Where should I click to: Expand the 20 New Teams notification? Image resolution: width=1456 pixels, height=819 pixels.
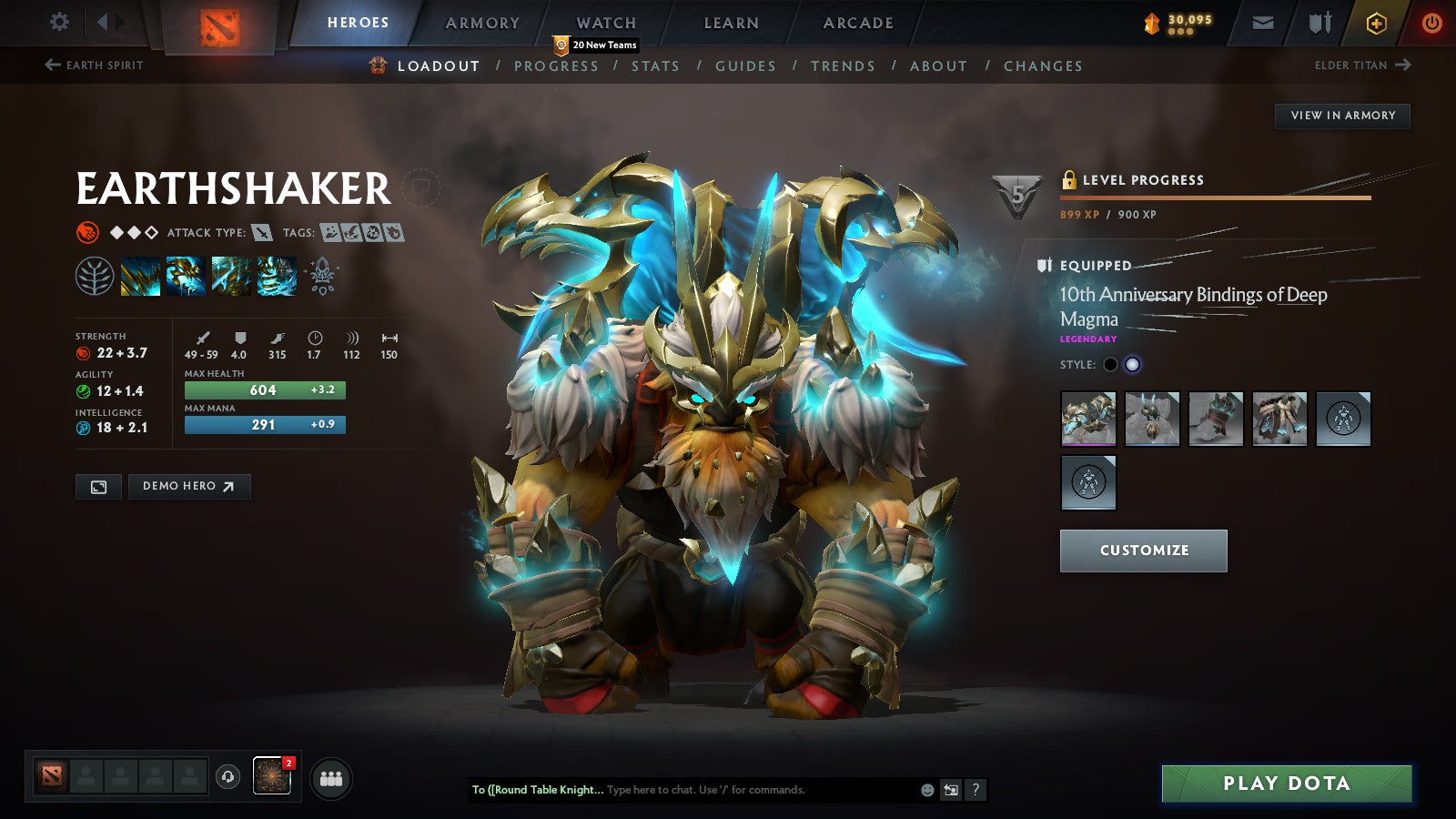pos(596,43)
